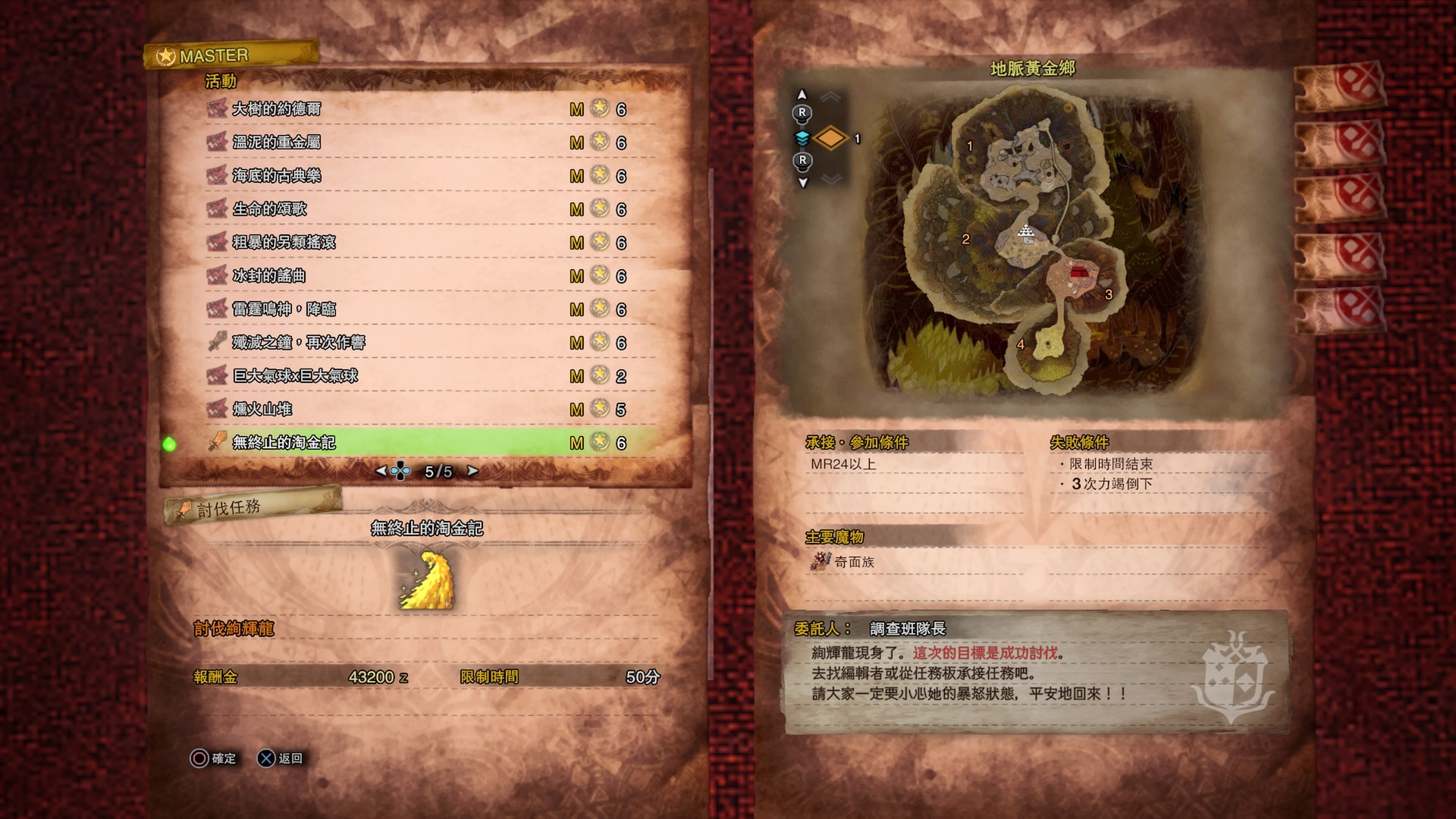
Task: Select the quest 雷霆鳴神，降臨
Action: 284,309
